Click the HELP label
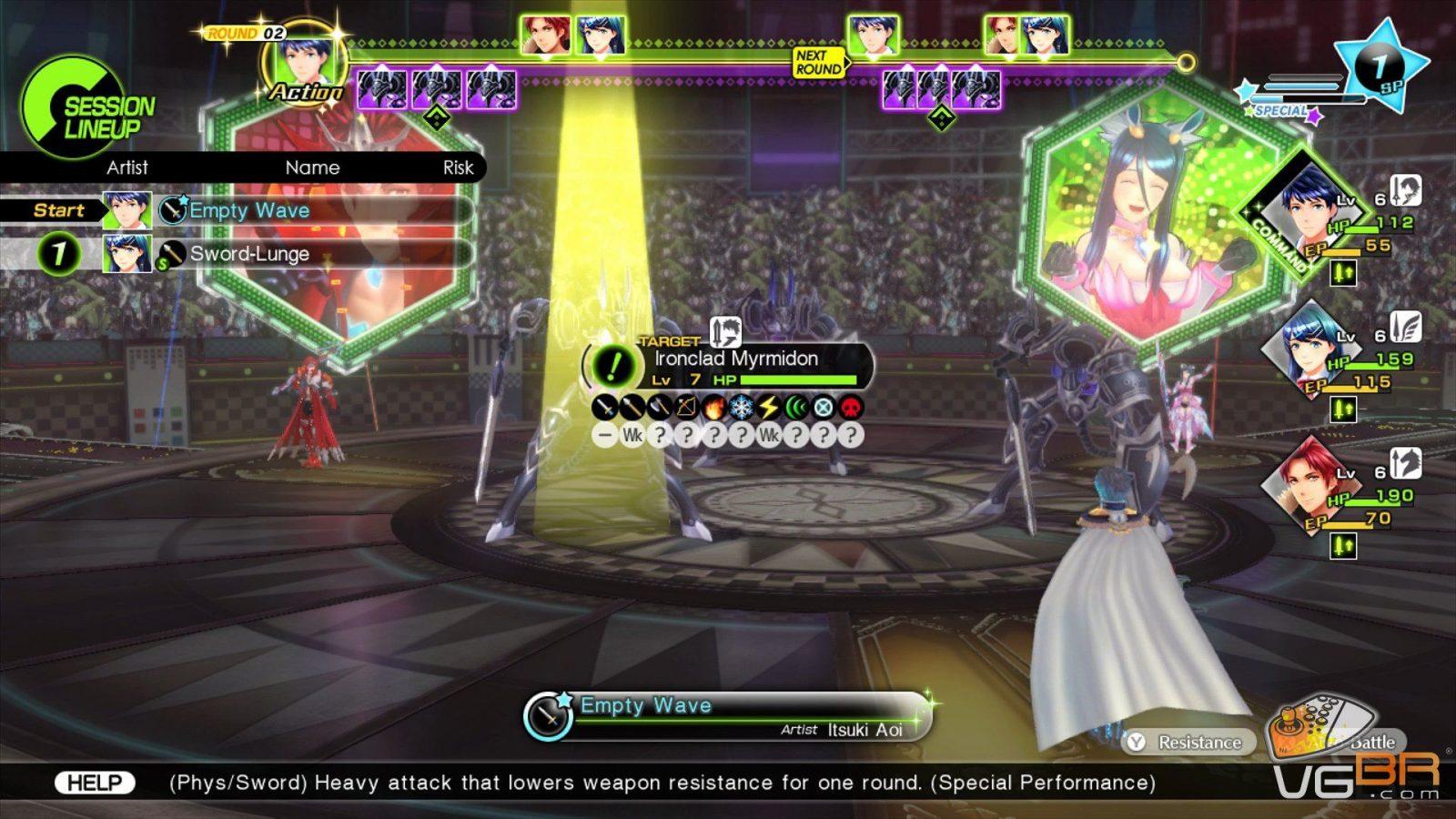 pos(95,783)
